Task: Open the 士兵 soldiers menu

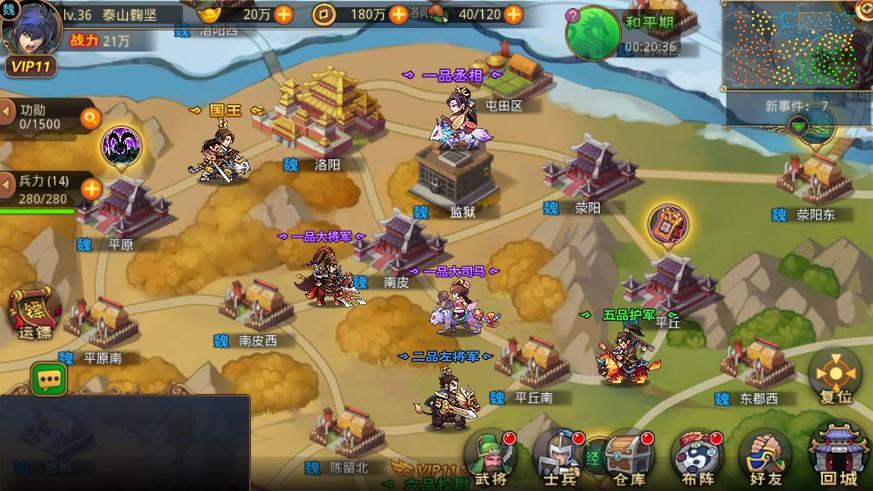Action: pyautogui.click(x=559, y=455)
